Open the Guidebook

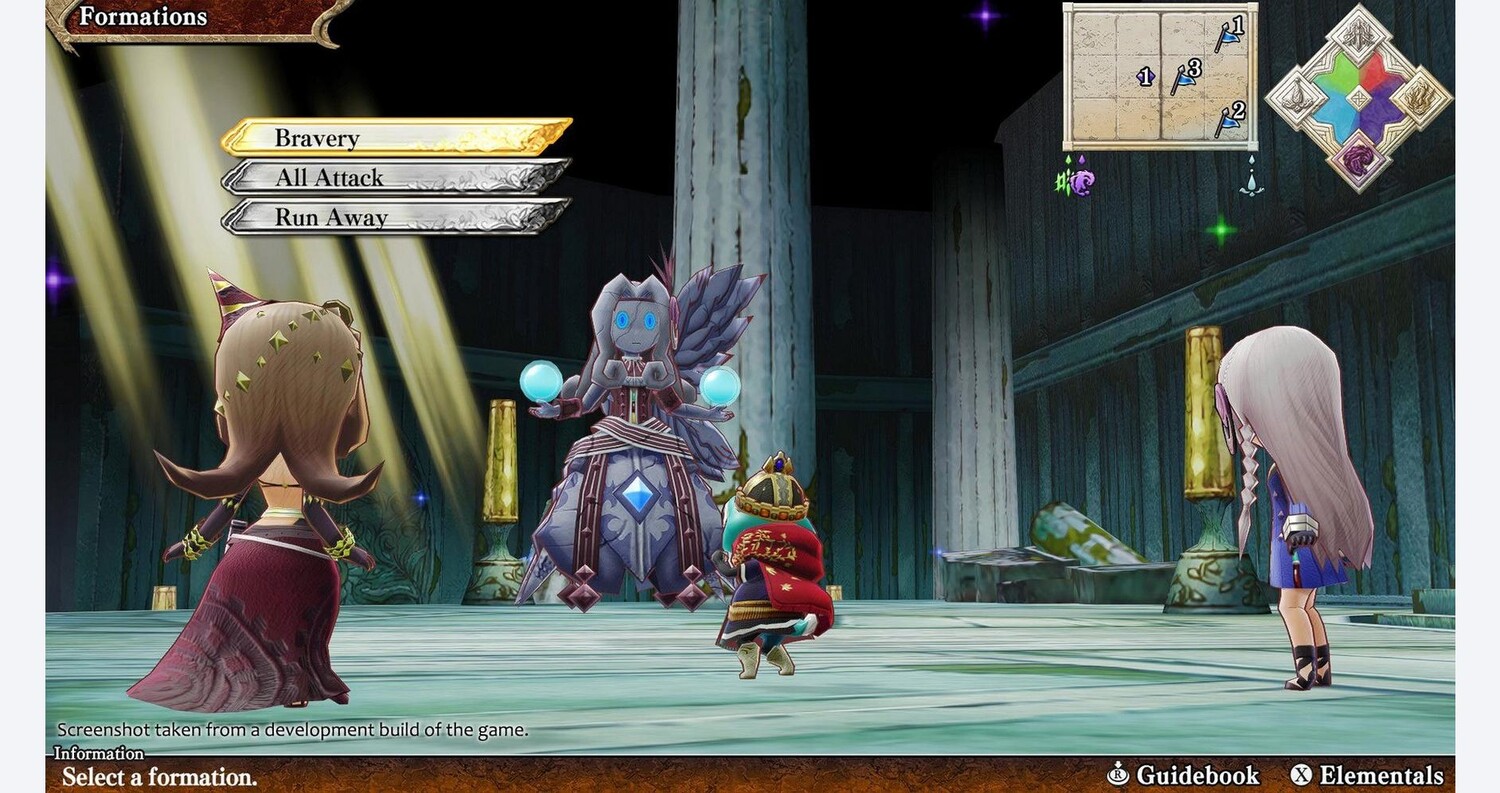pos(1184,775)
